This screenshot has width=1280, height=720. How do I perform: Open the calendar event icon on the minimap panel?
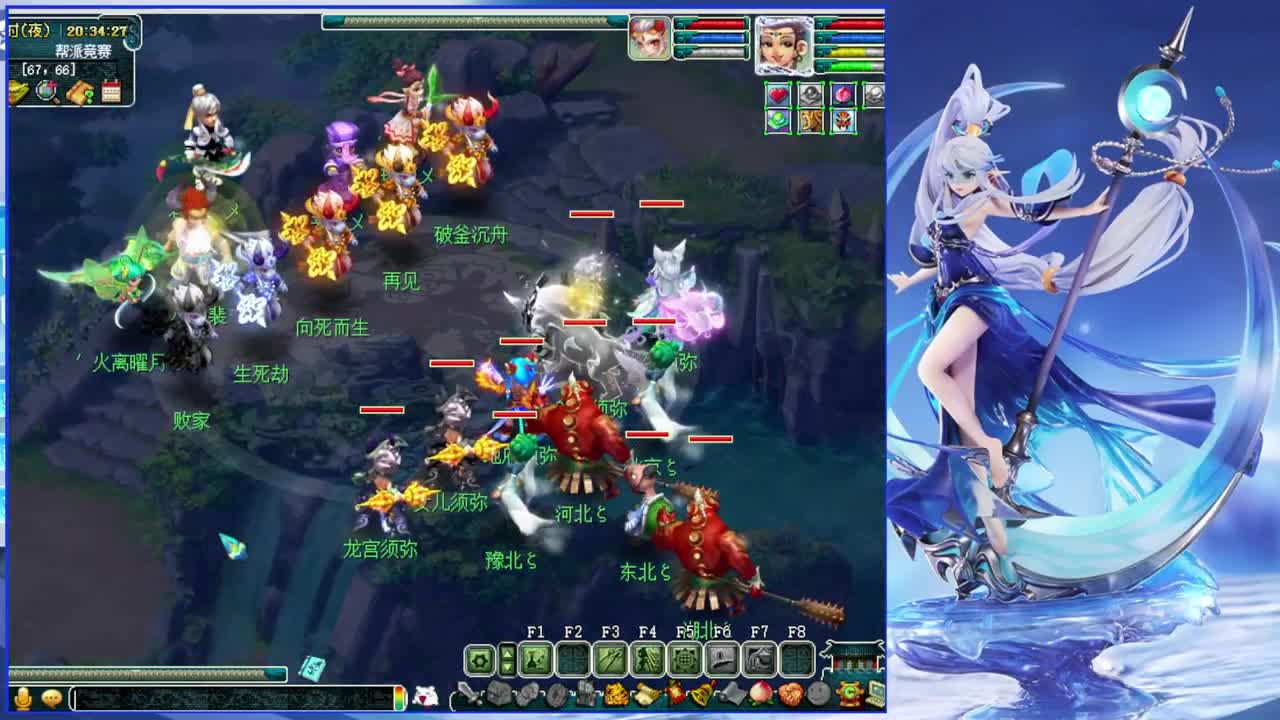point(111,90)
